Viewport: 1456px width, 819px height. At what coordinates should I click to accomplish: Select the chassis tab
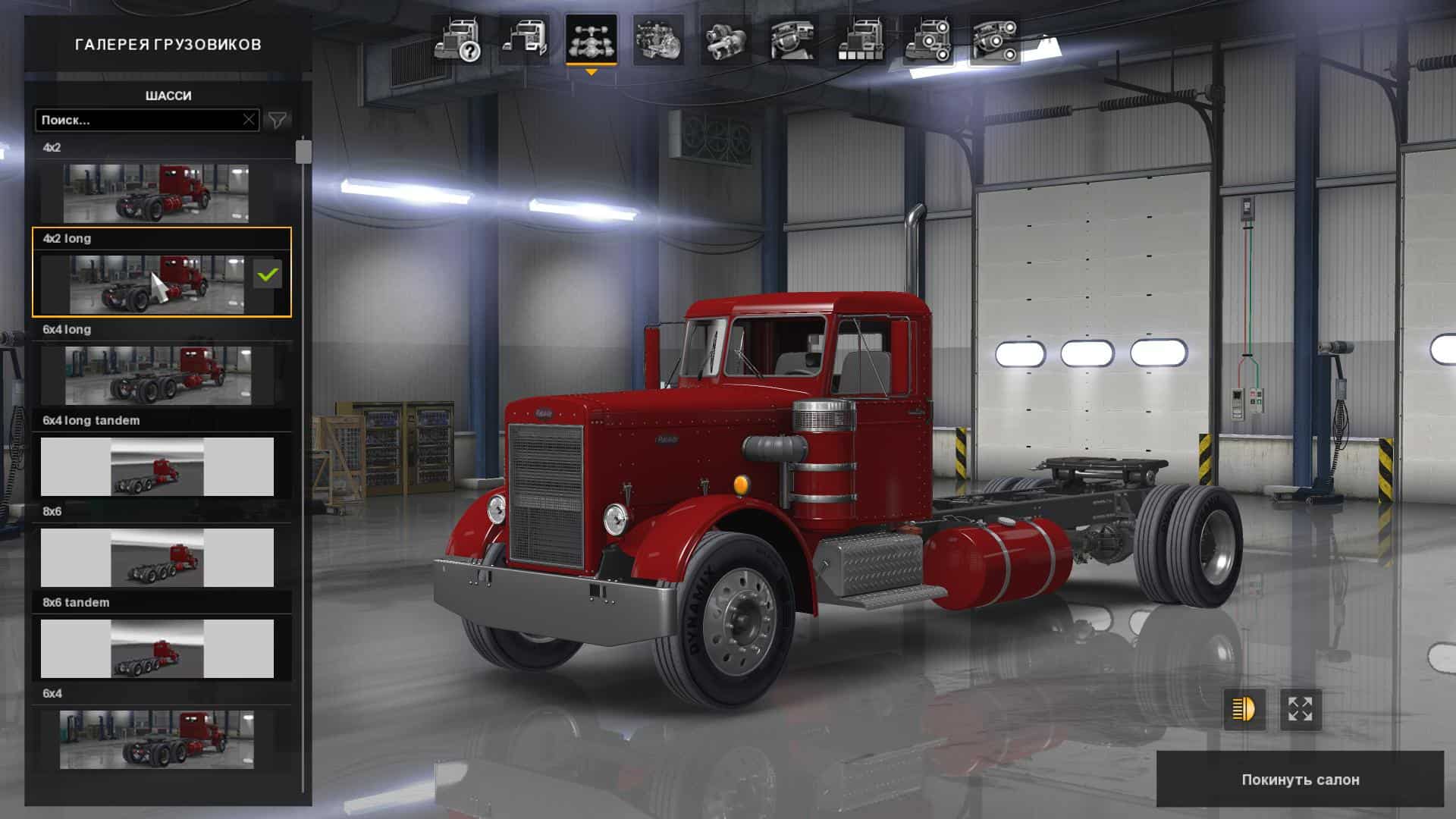pos(591,40)
